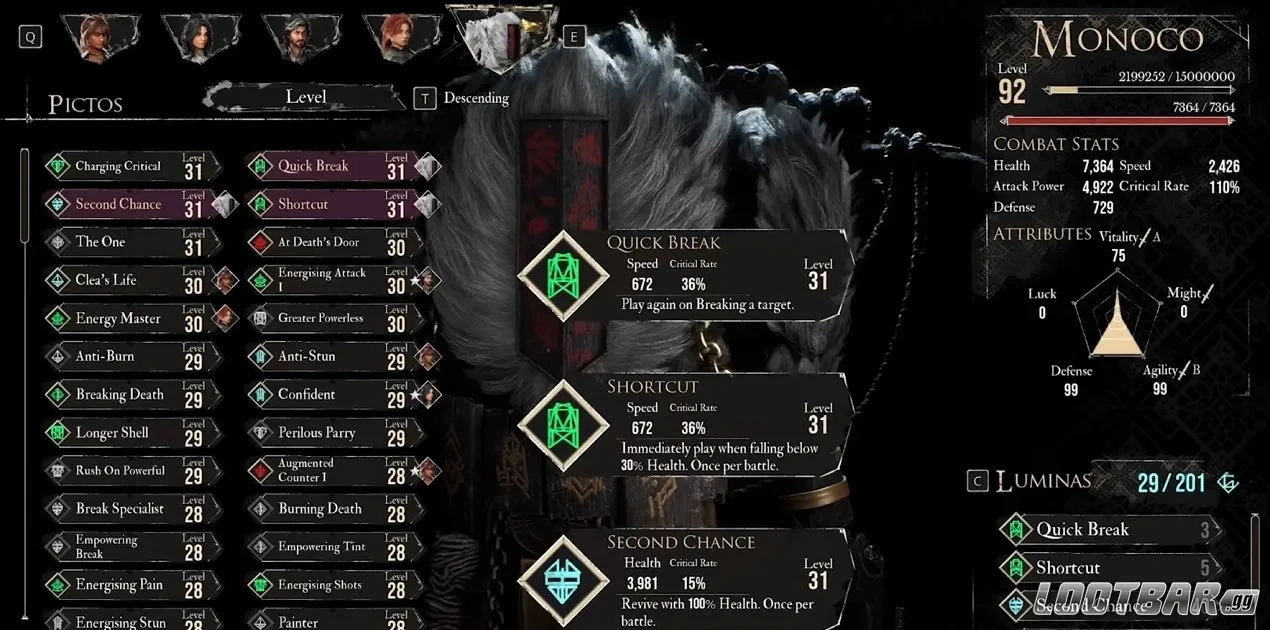1270x630 pixels.
Task: Select the Energy Master picto
Action: coord(118,319)
